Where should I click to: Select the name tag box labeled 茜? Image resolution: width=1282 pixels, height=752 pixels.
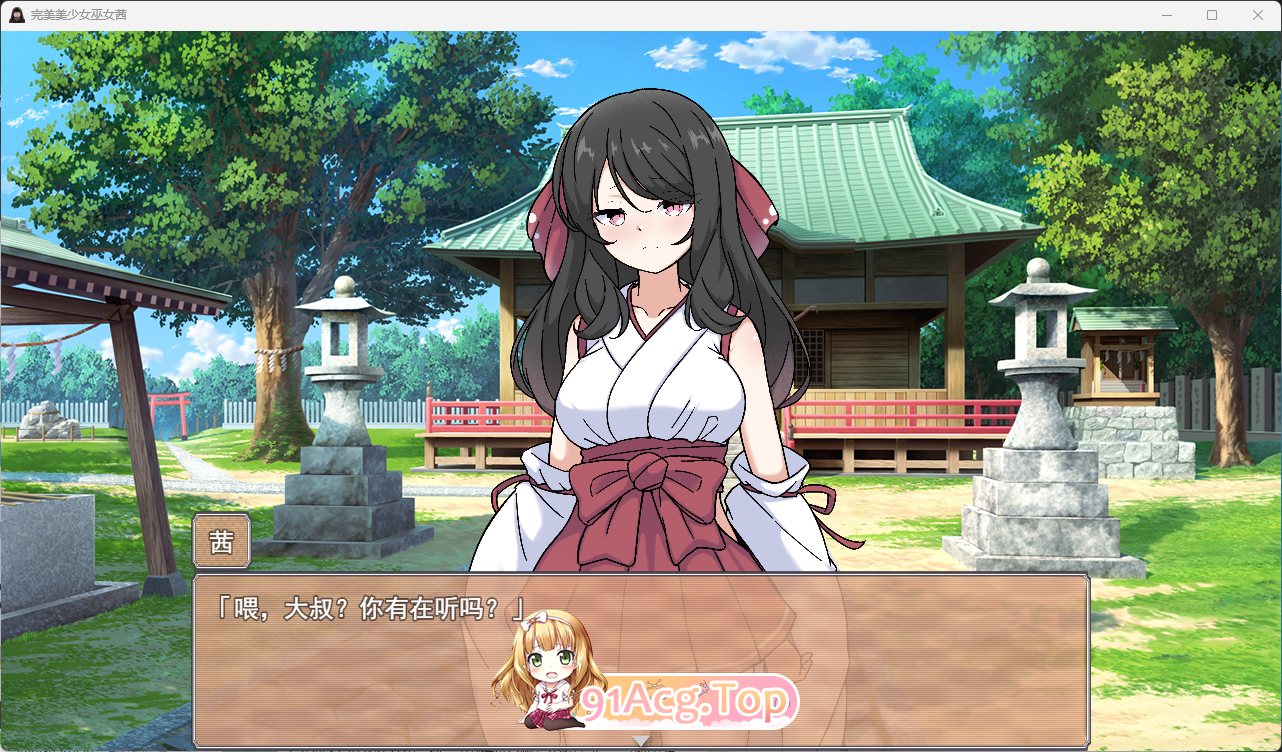point(222,540)
